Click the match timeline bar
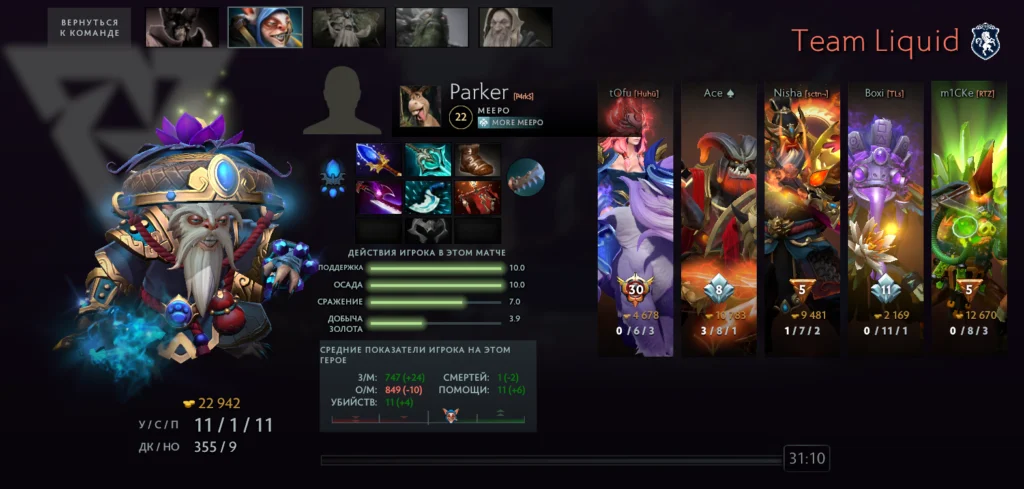Screen dimensions: 1024x489 tap(550, 460)
